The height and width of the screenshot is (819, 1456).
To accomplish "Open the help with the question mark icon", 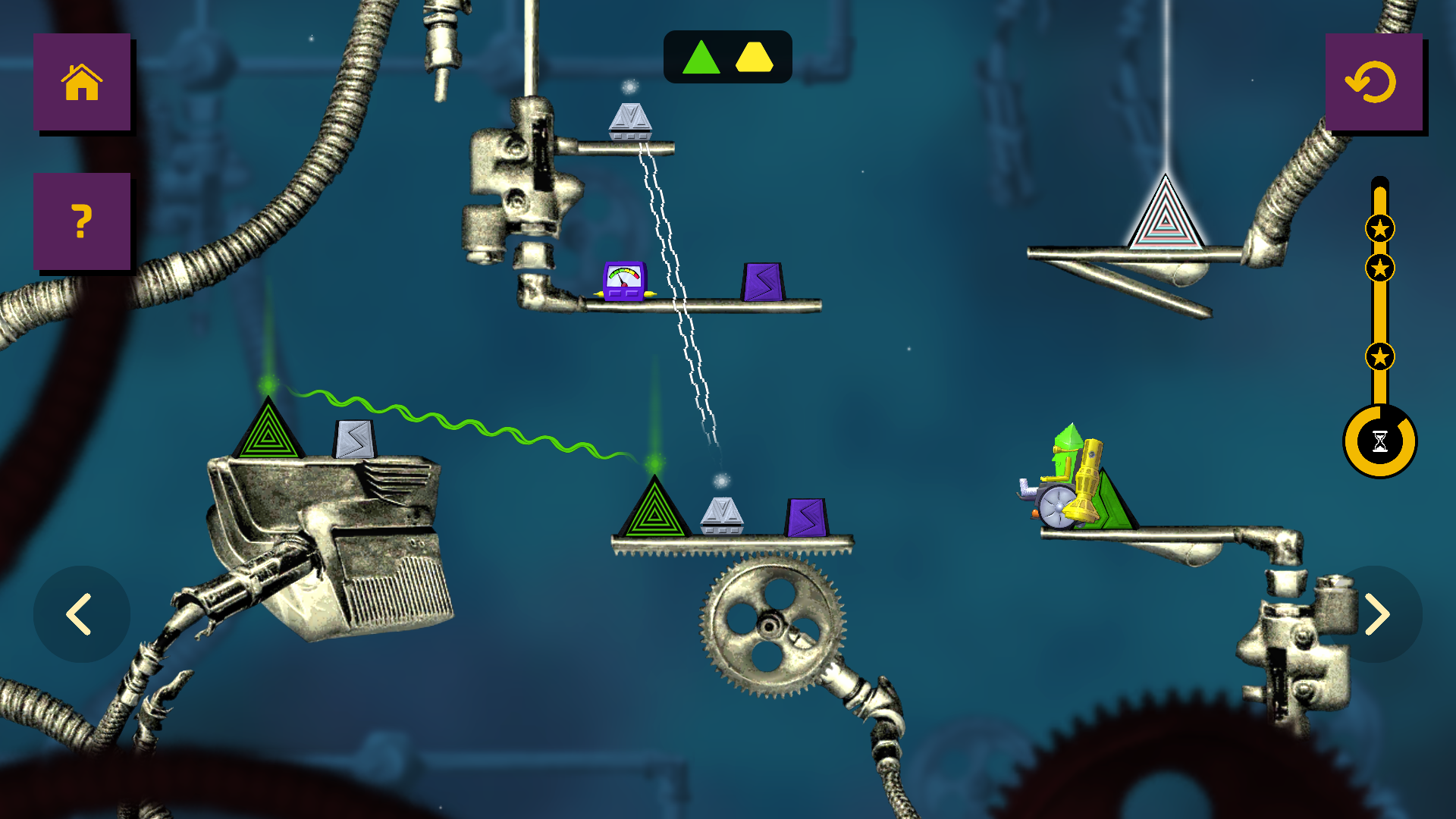I will 81,221.
